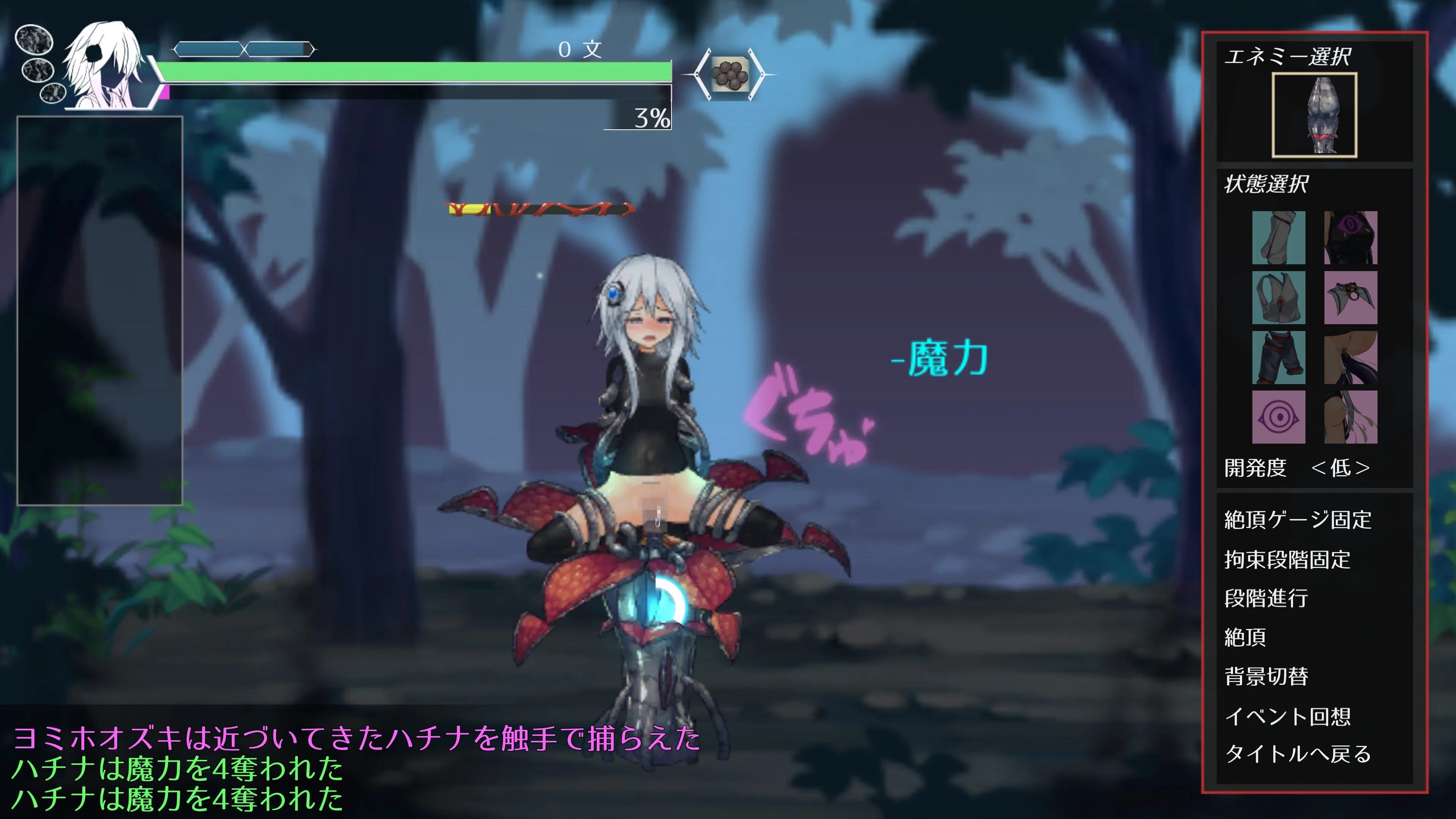Toggle the boots state icon
The height and width of the screenshot is (819, 1456).
(x=1278, y=237)
